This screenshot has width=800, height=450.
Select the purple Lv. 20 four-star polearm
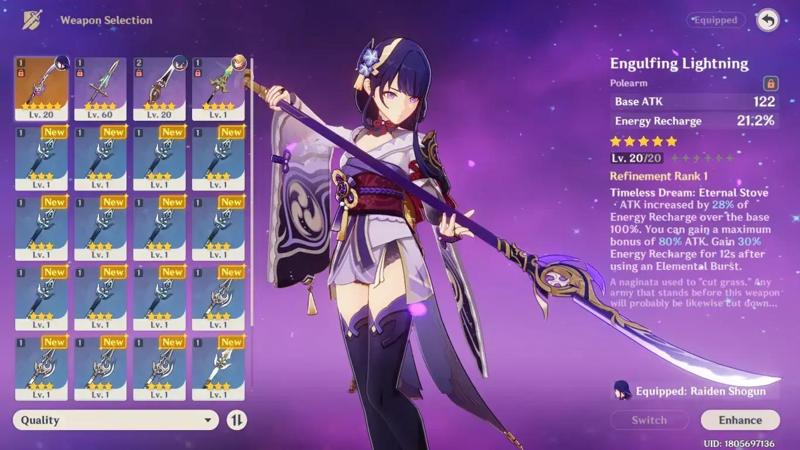point(160,88)
